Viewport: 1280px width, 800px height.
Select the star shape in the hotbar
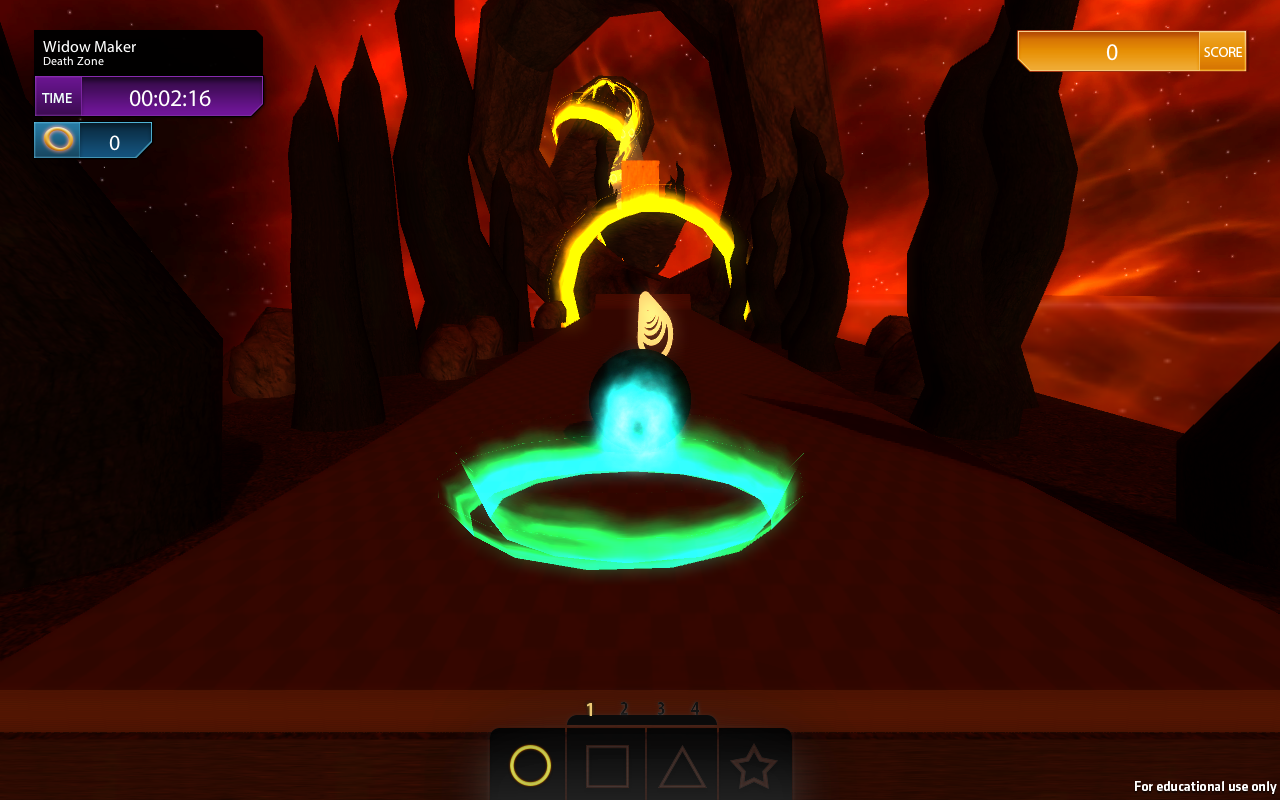coord(757,766)
